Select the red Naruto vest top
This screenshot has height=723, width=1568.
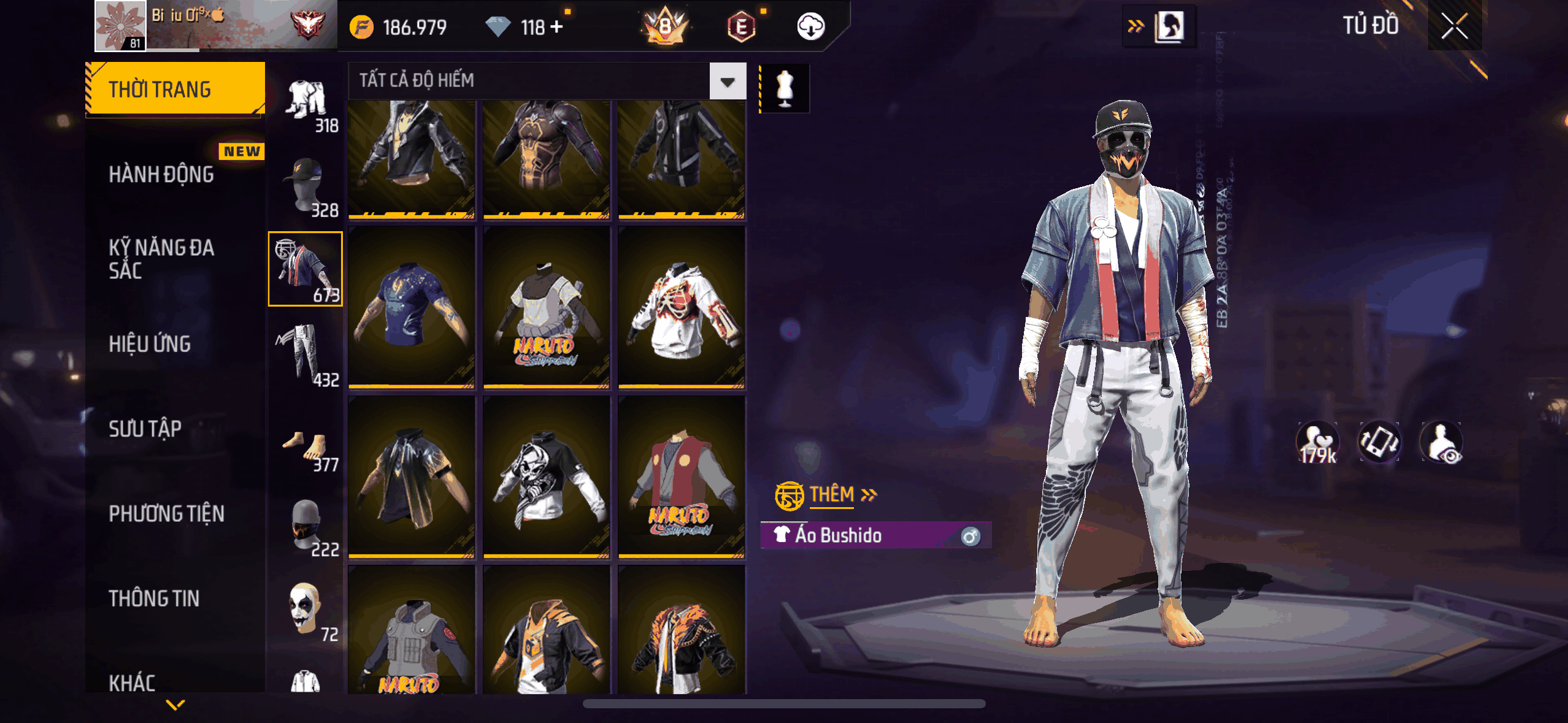click(x=682, y=478)
